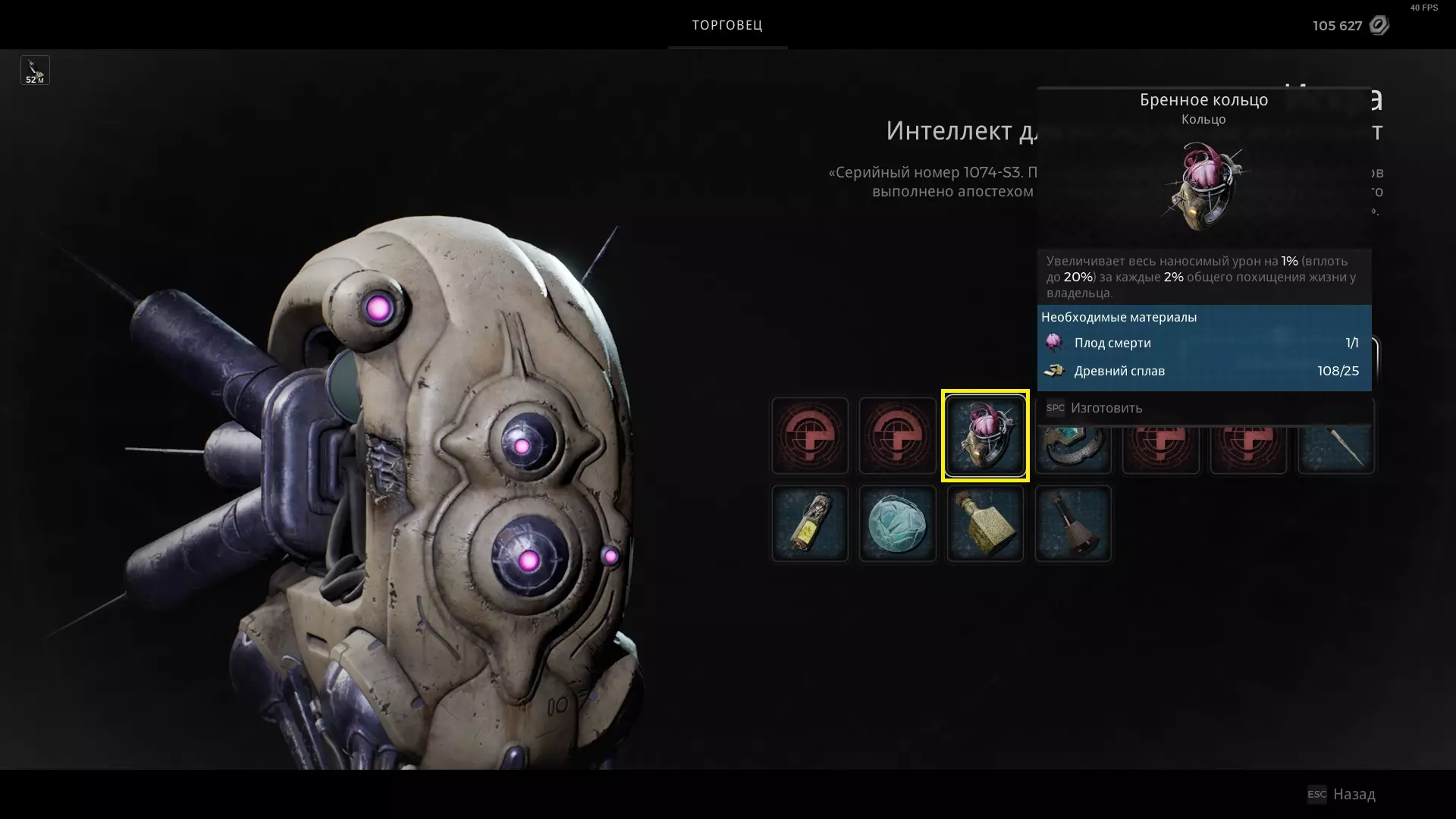Choose the dark red flask slot

click(x=1072, y=524)
